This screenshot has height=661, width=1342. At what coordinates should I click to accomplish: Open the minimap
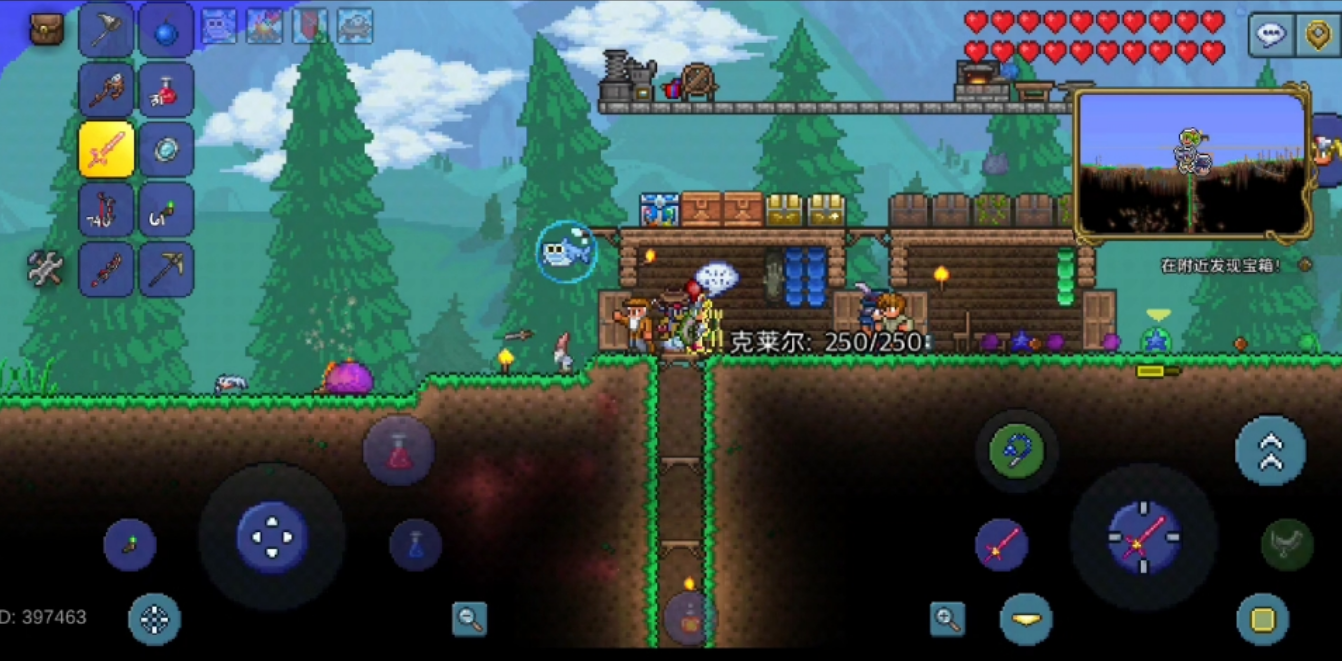[x=1192, y=163]
